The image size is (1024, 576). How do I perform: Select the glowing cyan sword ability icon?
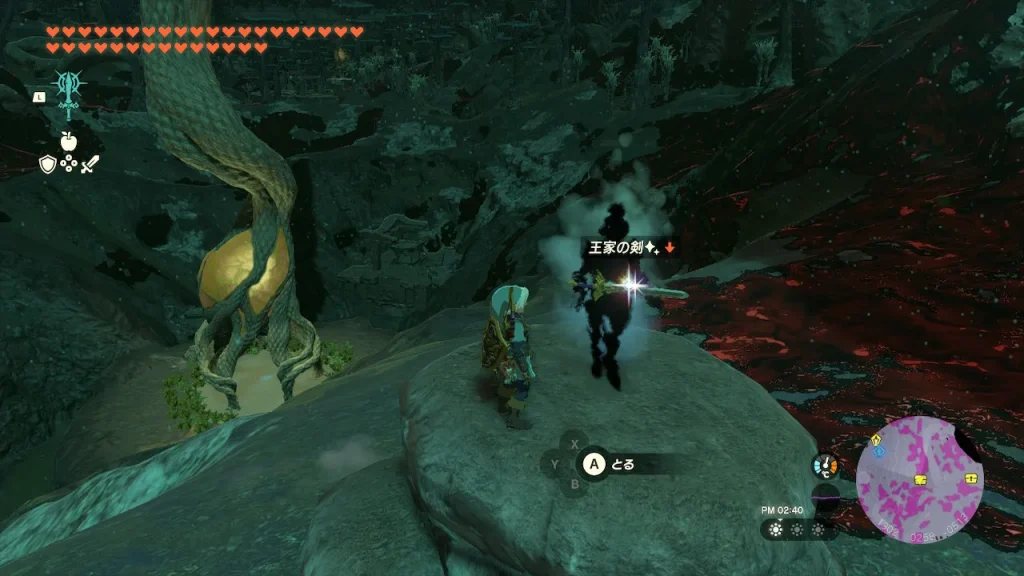pyautogui.click(x=68, y=96)
